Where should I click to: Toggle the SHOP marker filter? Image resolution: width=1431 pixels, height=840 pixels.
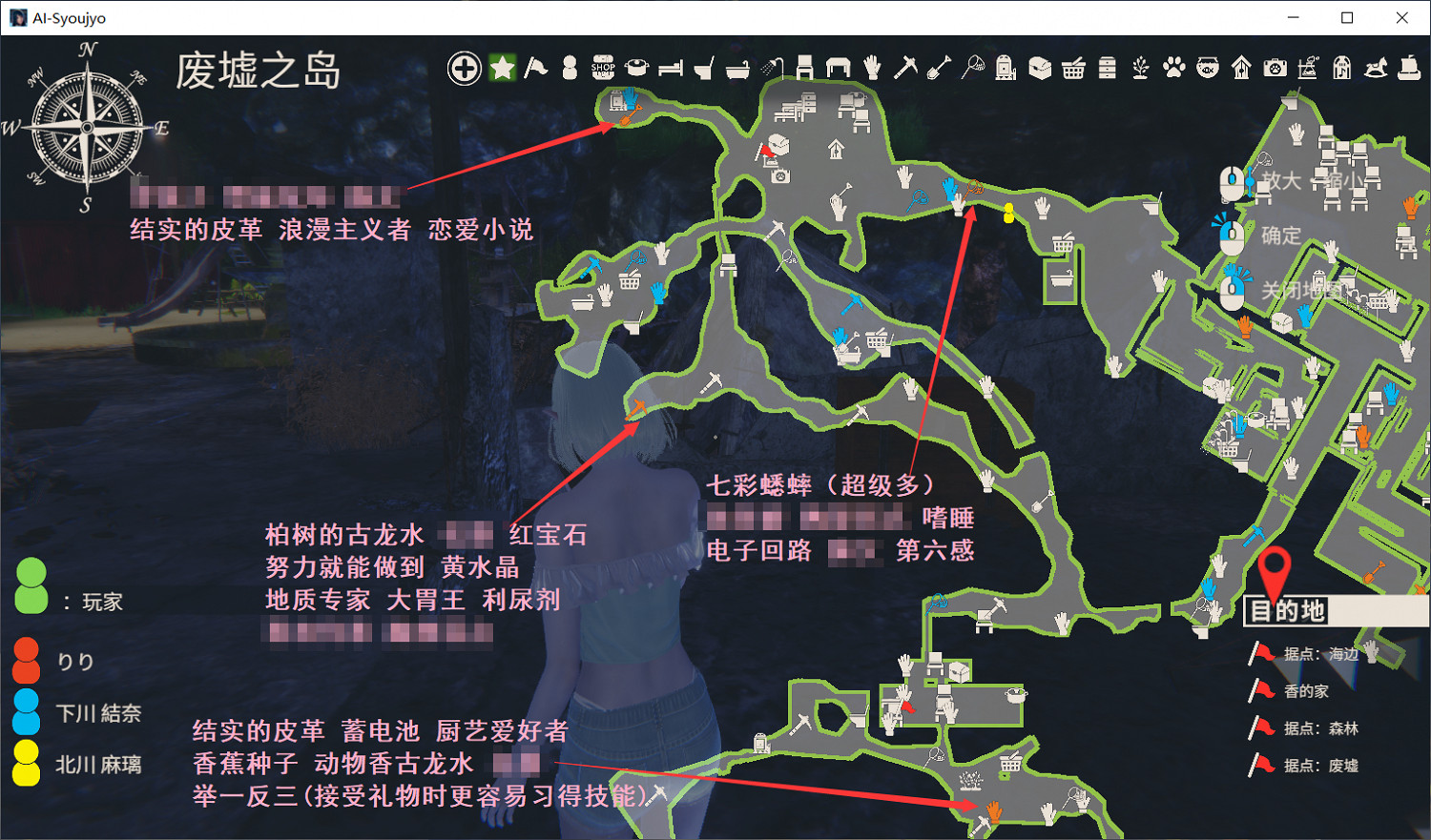pyautogui.click(x=602, y=67)
